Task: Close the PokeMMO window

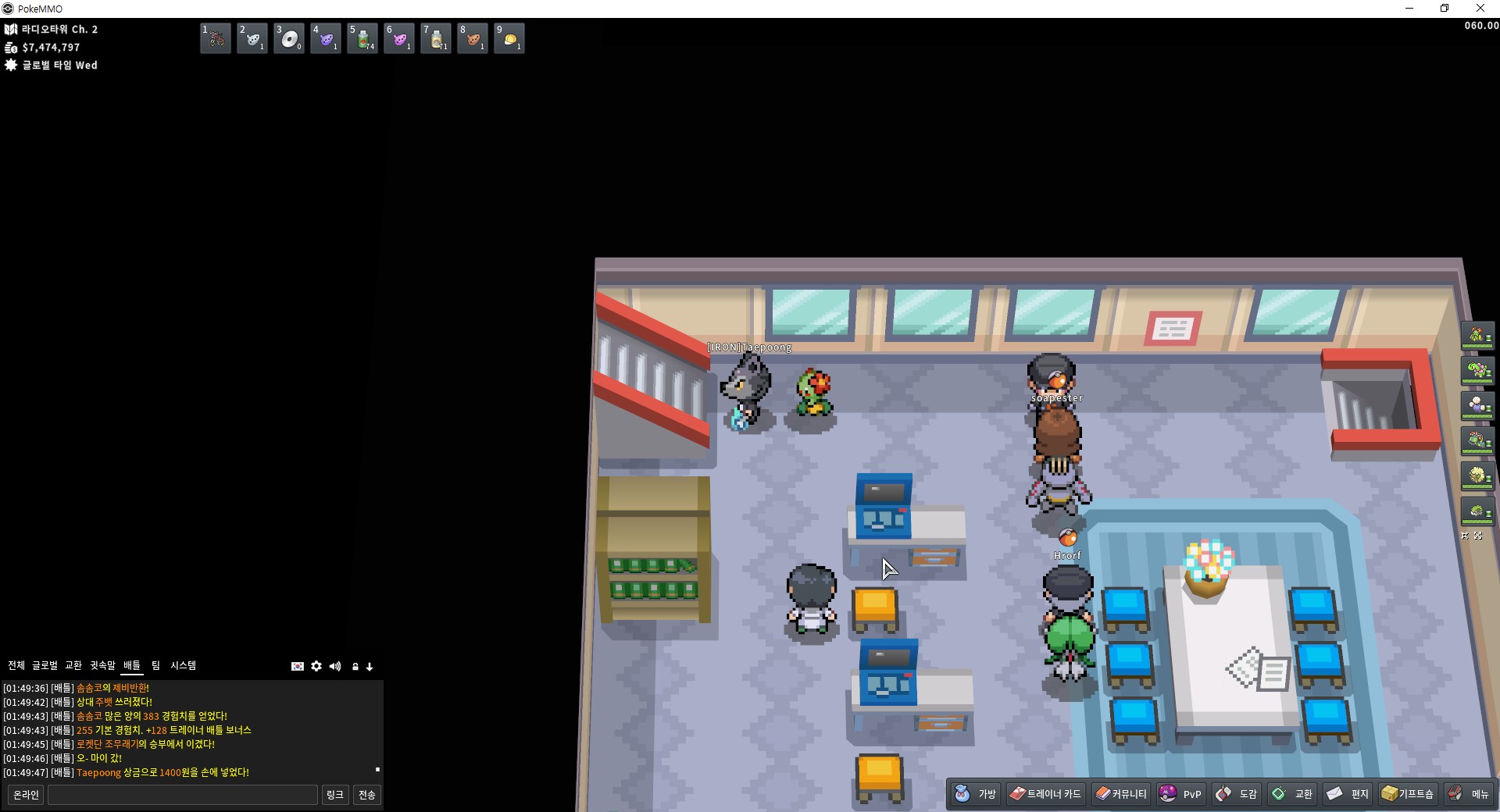Action: 1480,9
